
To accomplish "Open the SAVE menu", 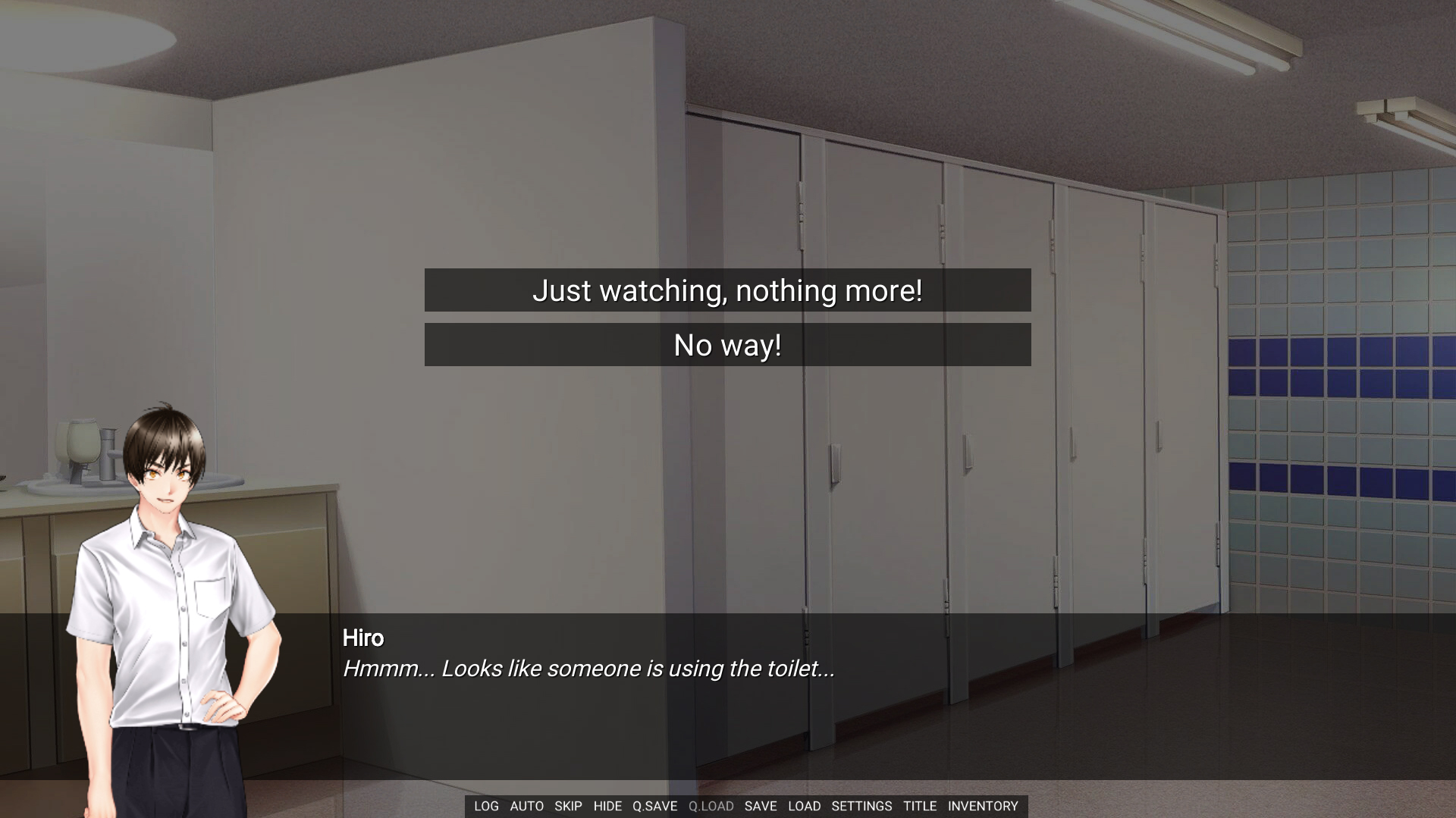I will click(x=761, y=806).
